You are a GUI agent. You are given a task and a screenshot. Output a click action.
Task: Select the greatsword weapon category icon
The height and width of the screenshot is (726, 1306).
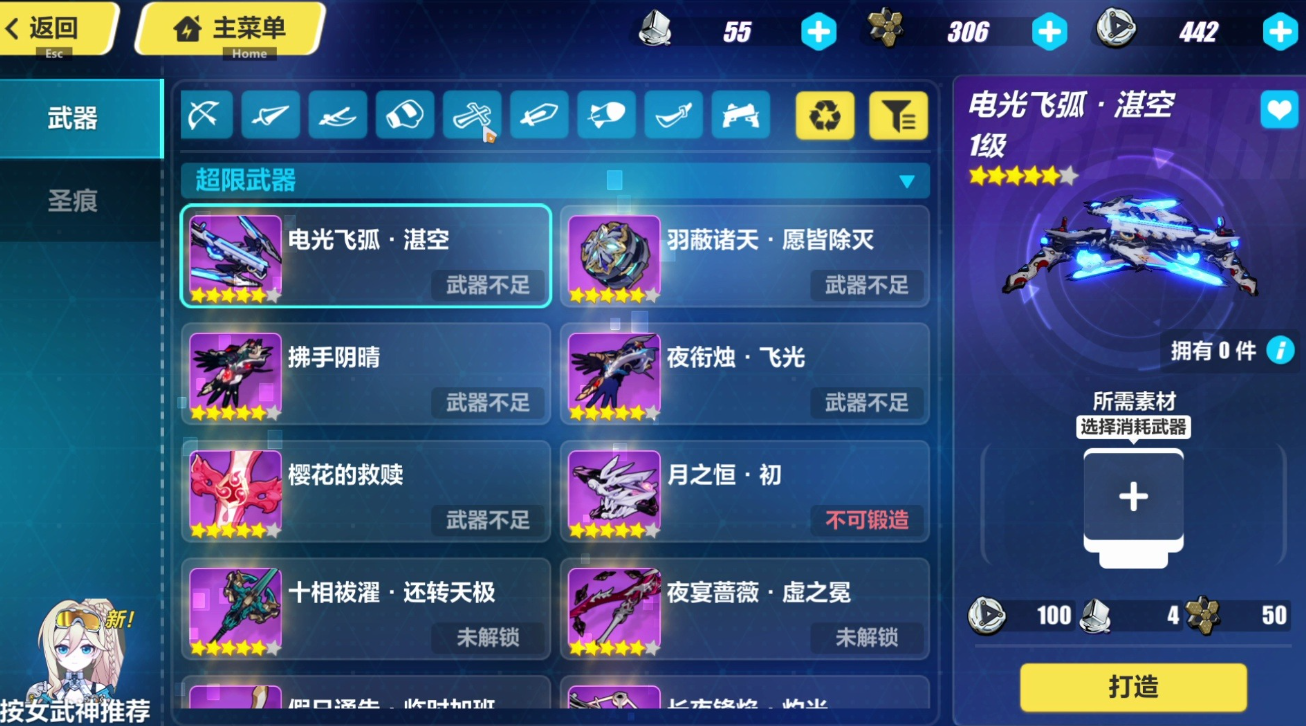pyautogui.click(x=538, y=114)
